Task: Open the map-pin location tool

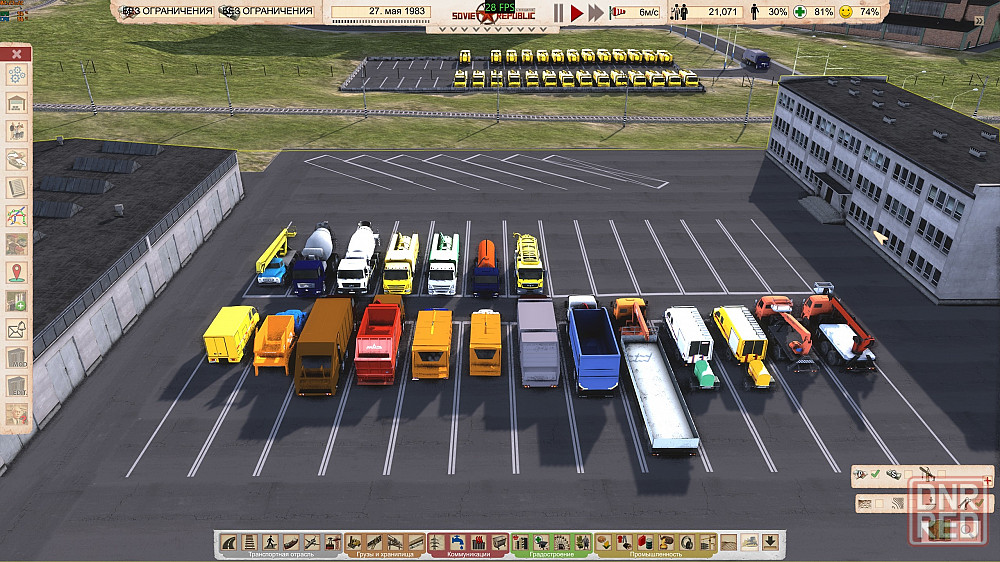Action: 17,272
